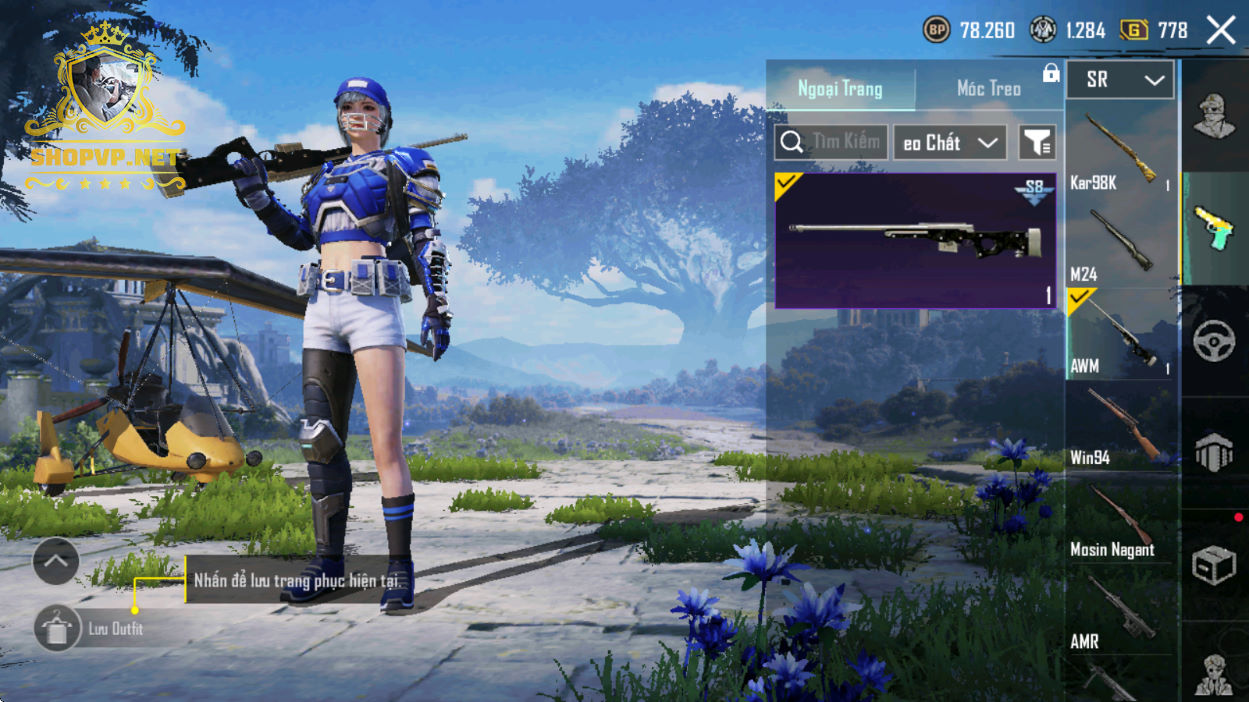Viewport: 1249px width, 702px height.
Task: Select the pistol weapon skins category
Action: pyautogui.click(x=1214, y=230)
